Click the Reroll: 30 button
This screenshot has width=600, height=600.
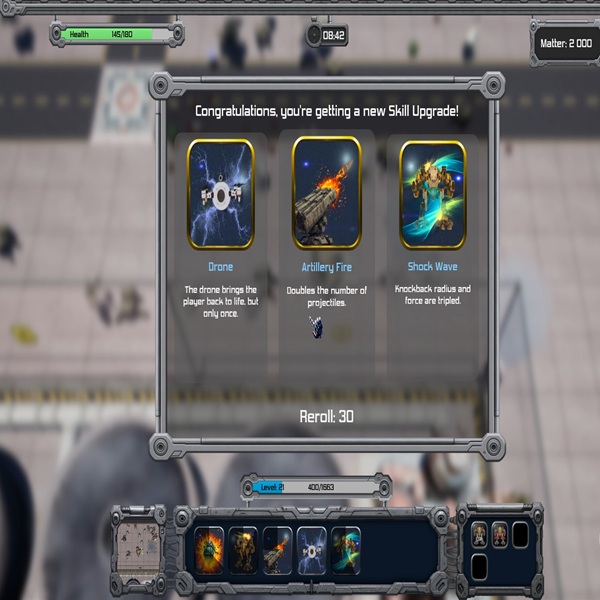tap(326, 416)
